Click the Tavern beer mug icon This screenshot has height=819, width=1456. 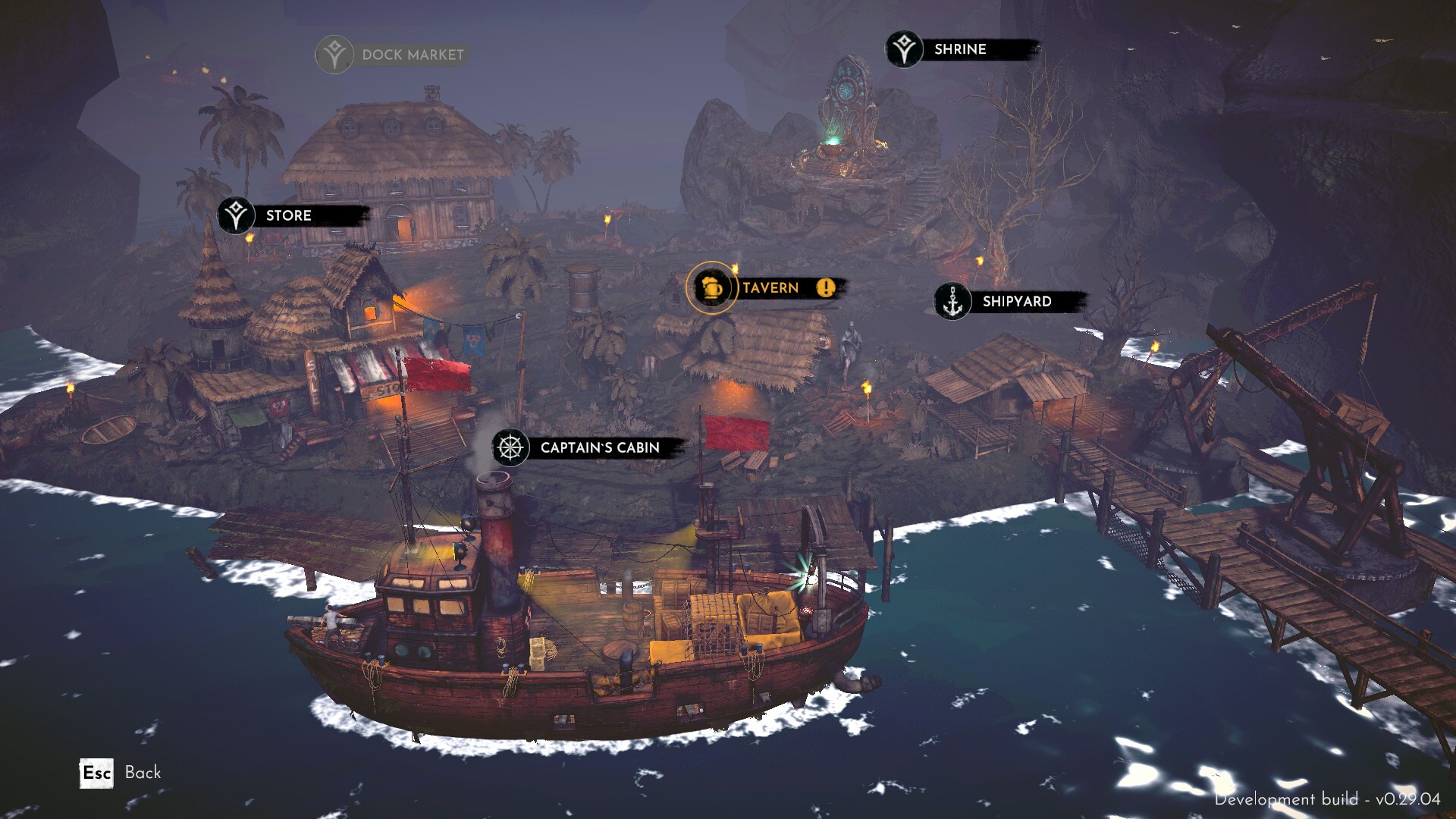[711, 287]
